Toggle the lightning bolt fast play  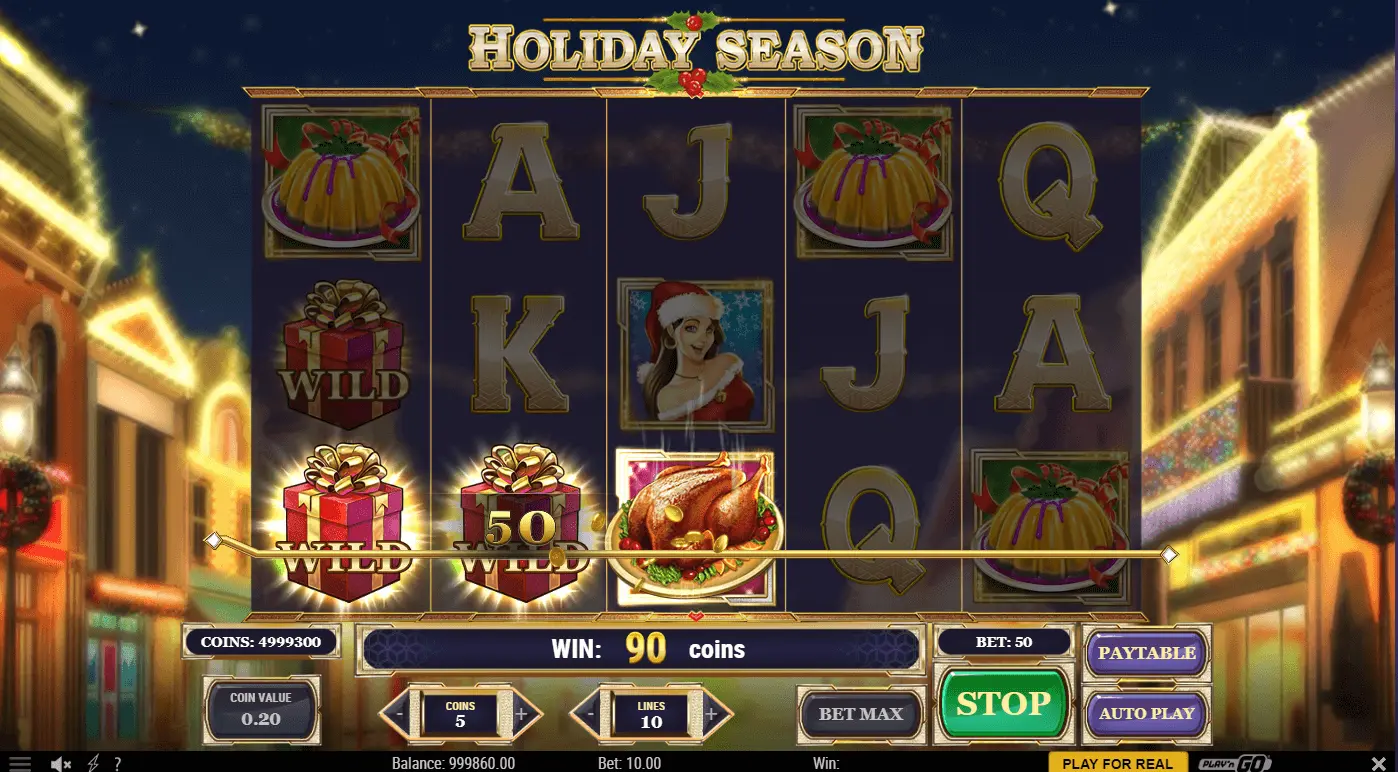point(94,764)
